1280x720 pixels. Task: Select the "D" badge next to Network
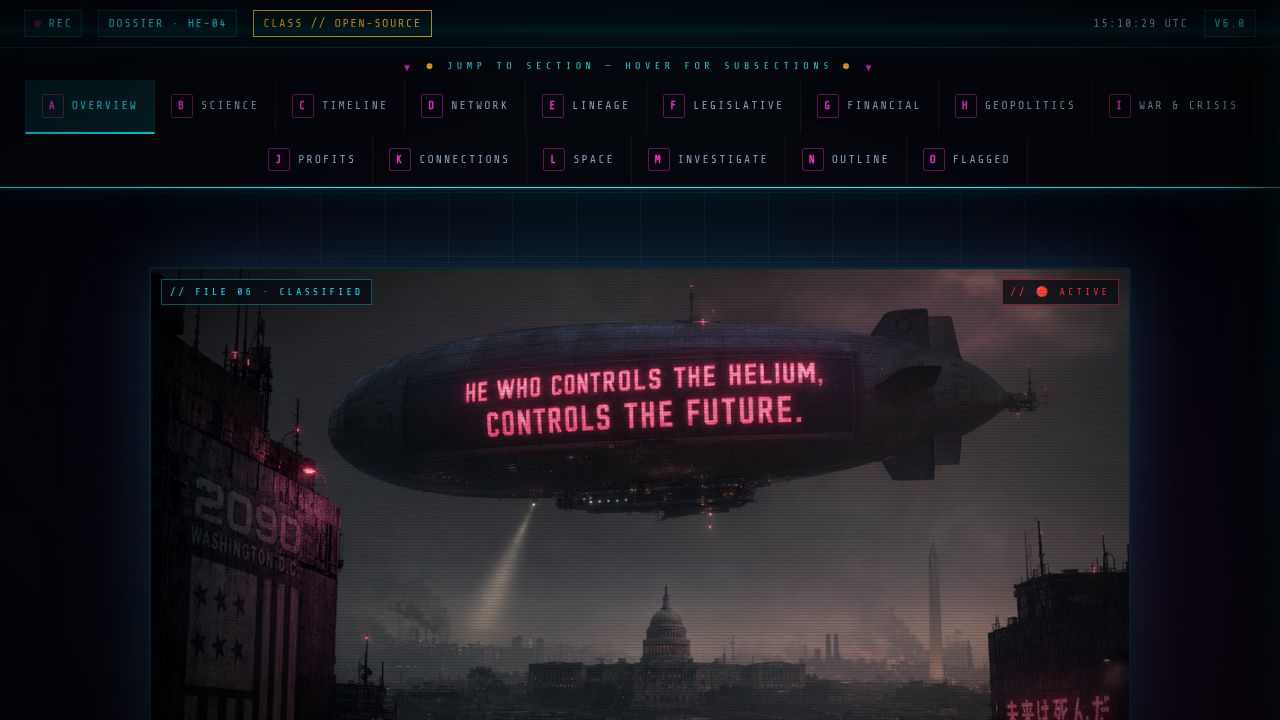432,105
